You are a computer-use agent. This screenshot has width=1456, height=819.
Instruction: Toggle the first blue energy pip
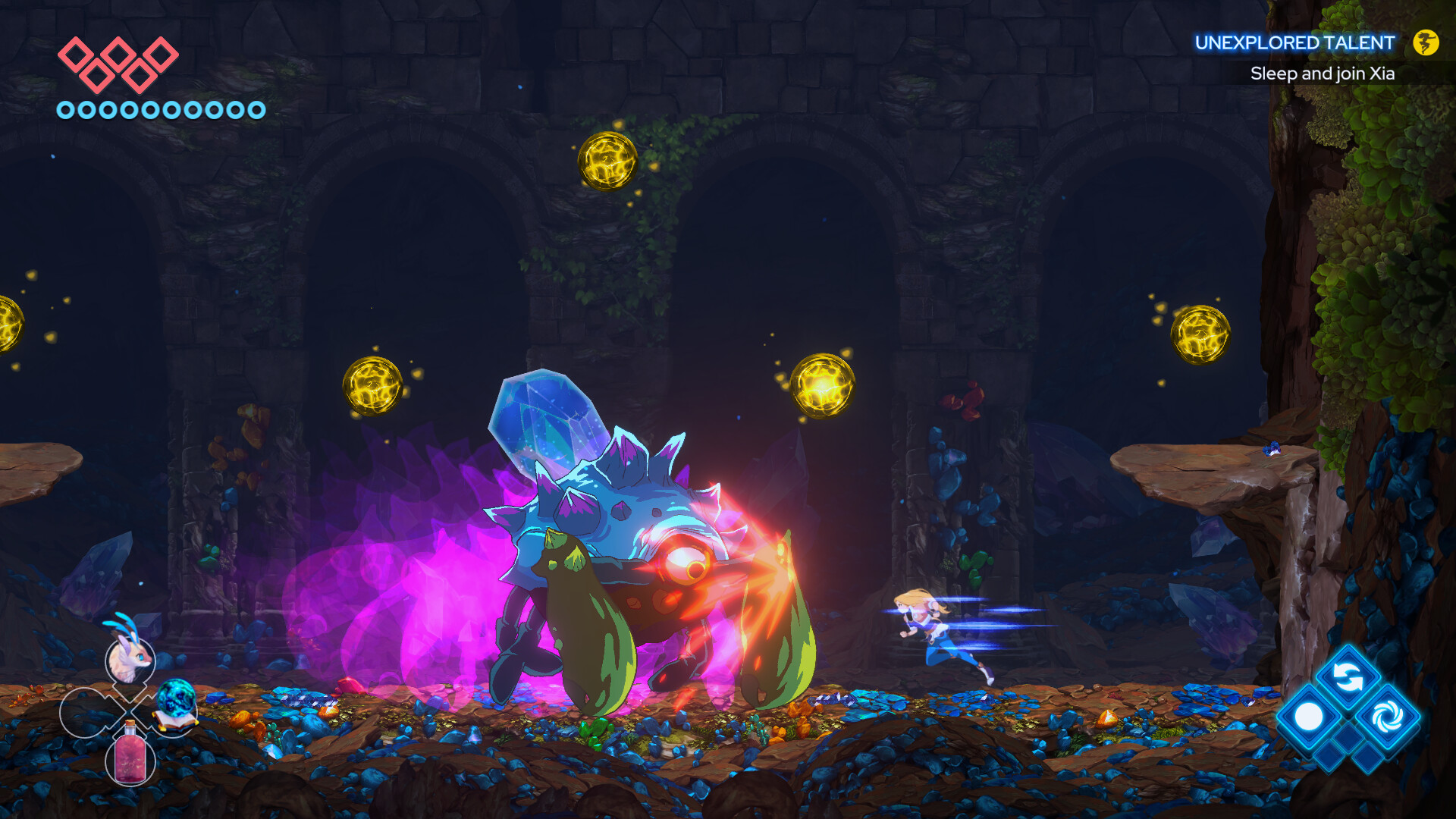(67, 109)
